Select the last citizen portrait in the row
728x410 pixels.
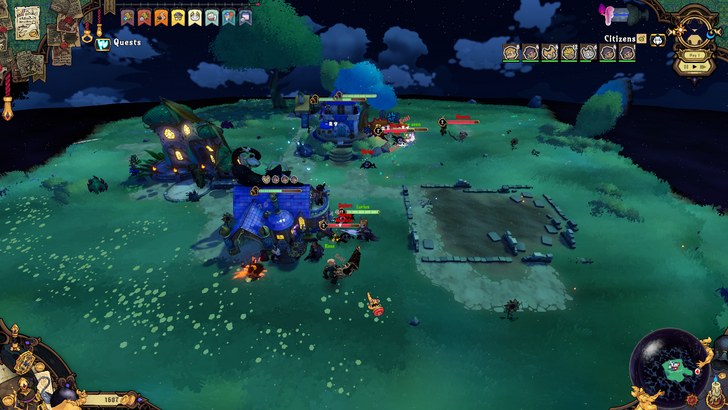tap(627, 53)
